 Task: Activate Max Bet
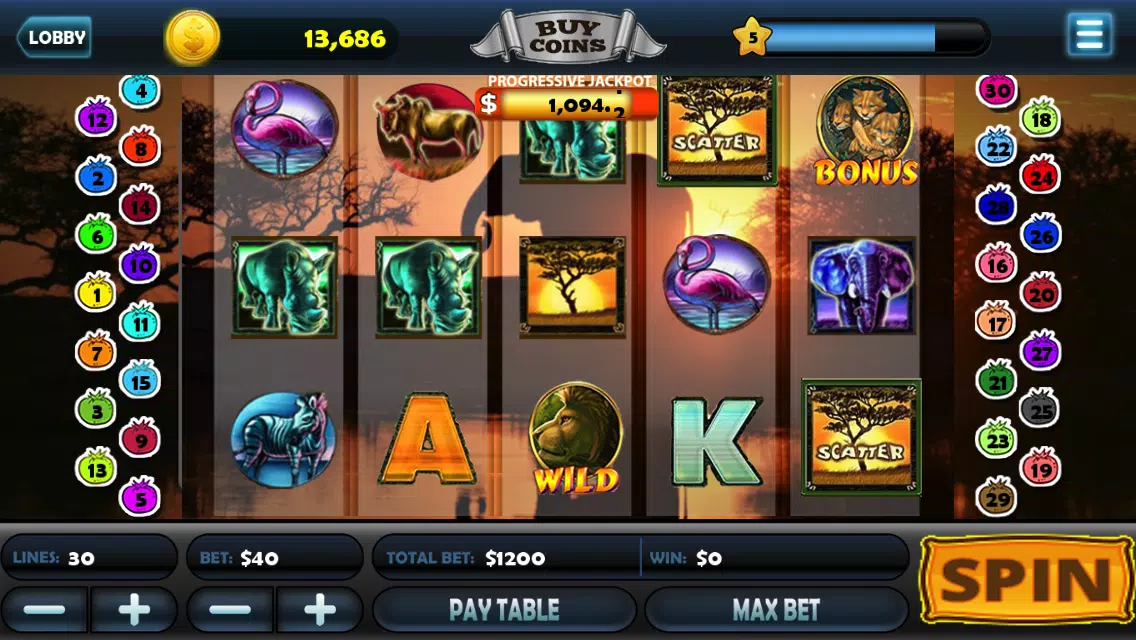[x=776, y=609]
